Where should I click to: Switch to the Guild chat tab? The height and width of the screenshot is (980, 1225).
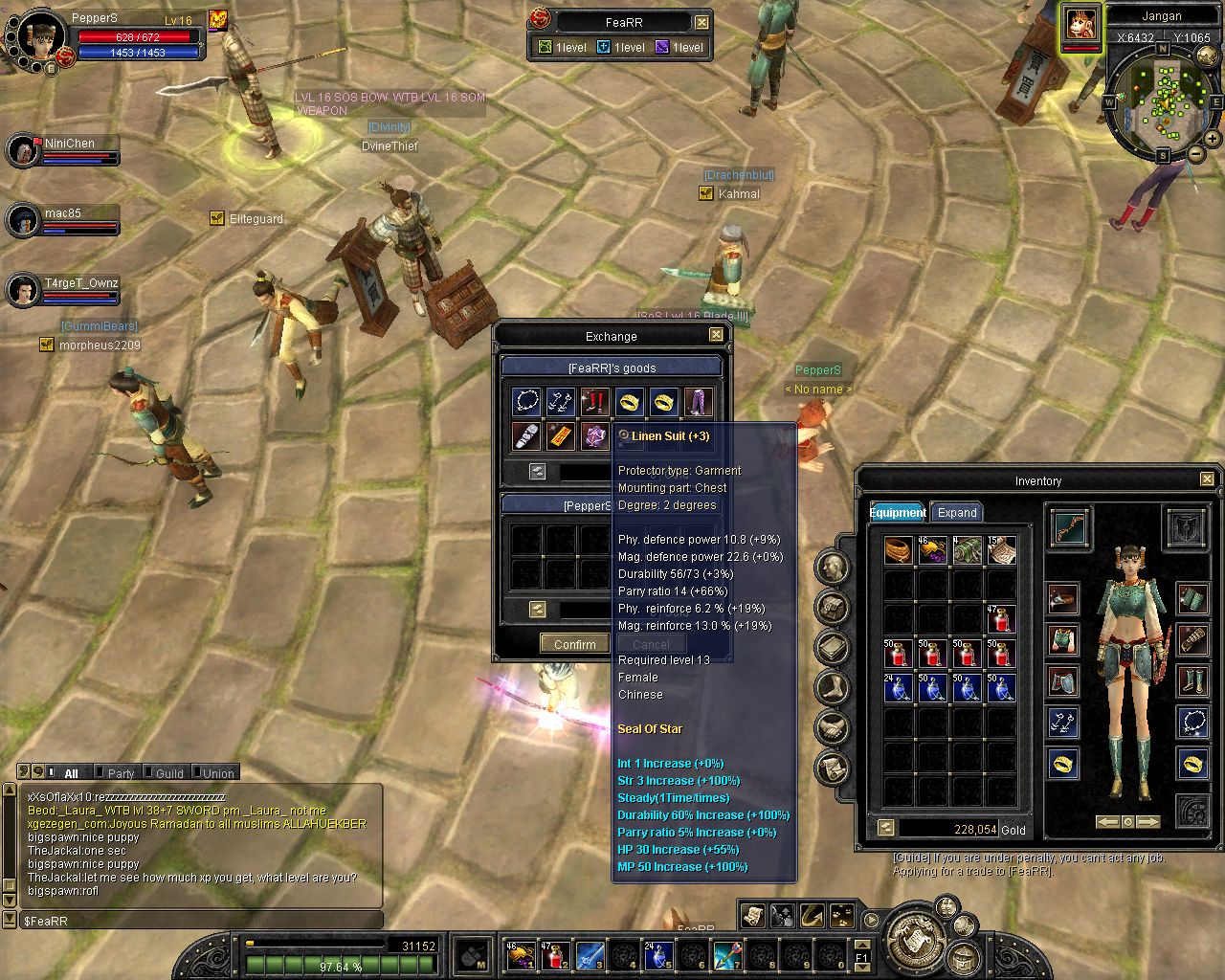coord(169,773)
